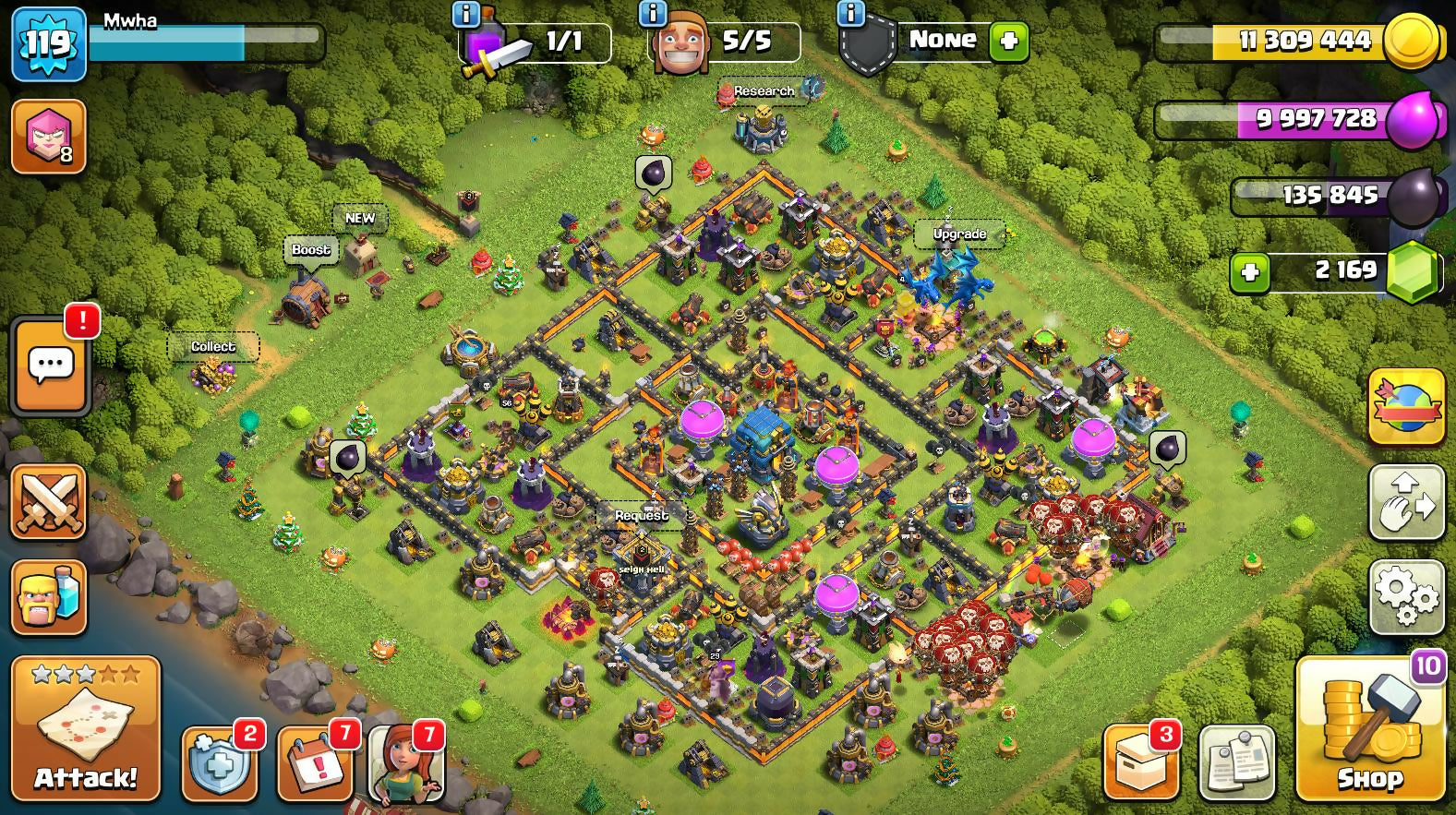
Task: Tap the green plus to add shield
Action: point(1009,42)
